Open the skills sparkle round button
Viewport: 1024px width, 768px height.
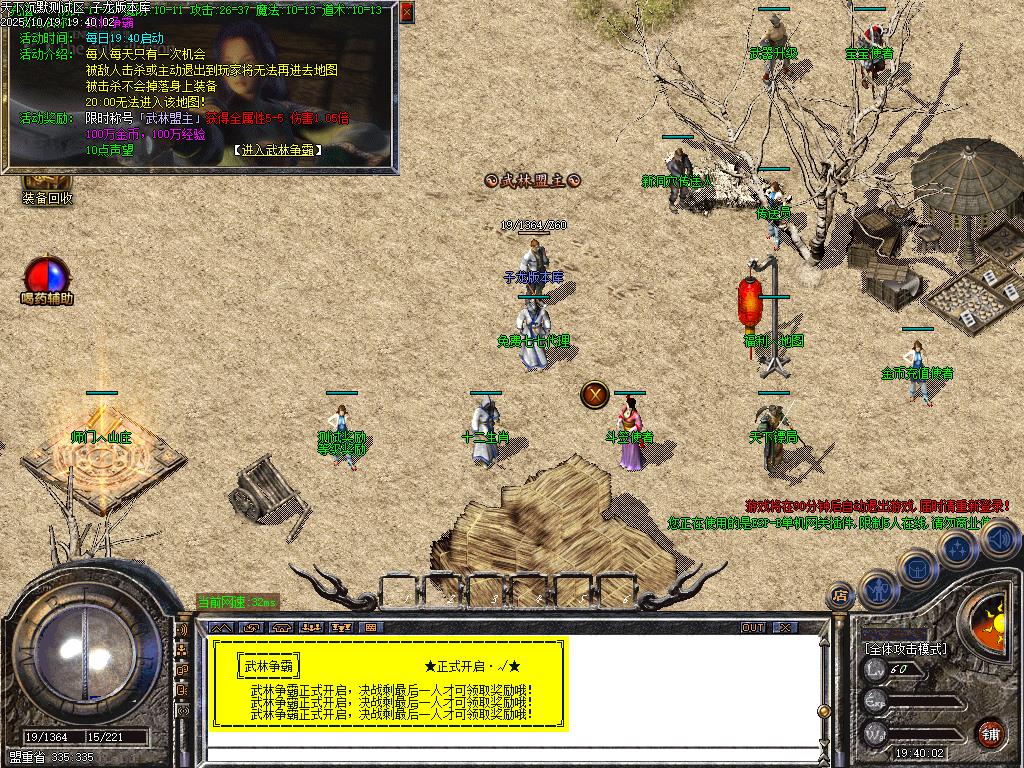(958, 547)
